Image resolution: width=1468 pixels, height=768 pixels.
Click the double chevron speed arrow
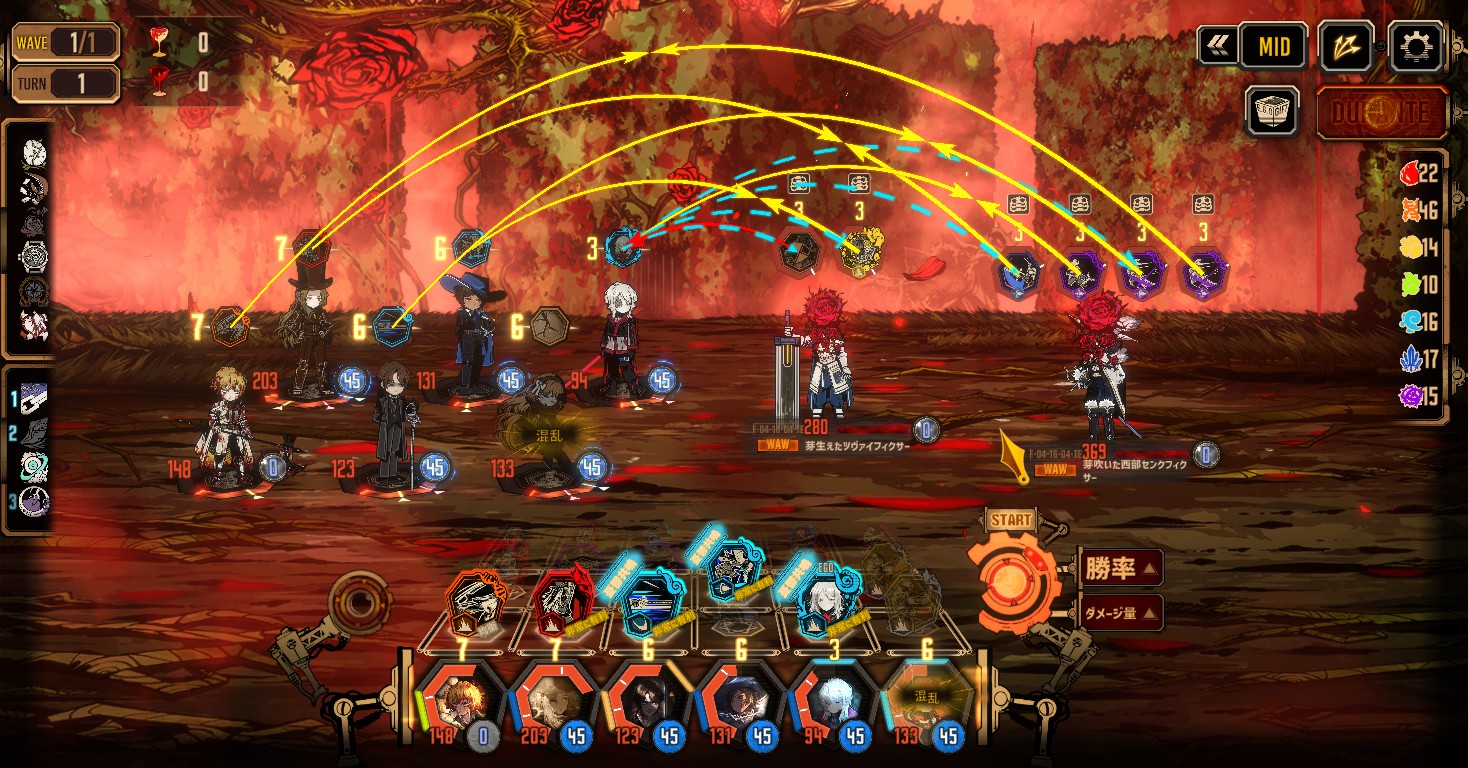(x=1217, y=46)
